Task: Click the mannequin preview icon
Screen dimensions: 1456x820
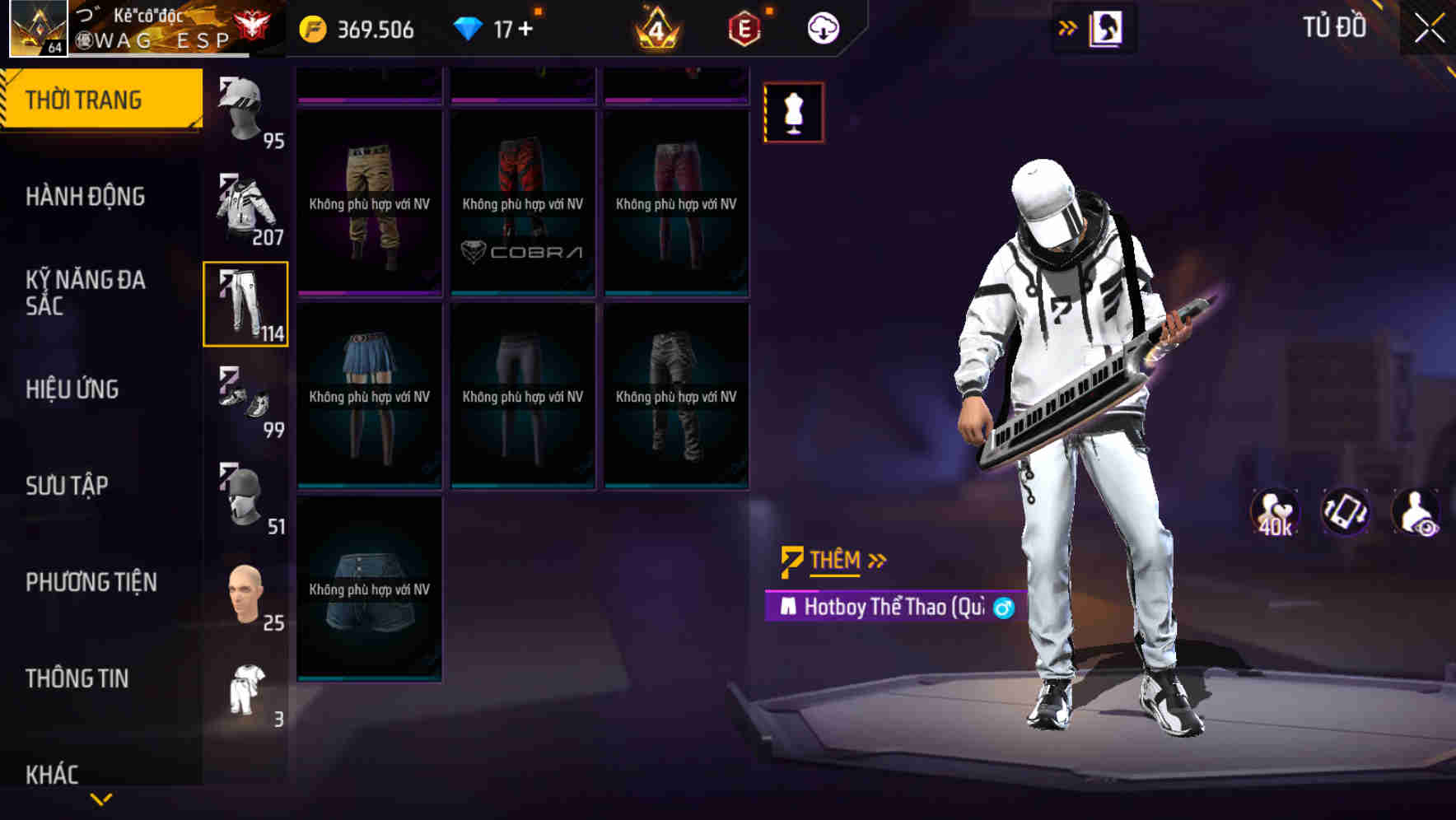Action: click(791, 113)
